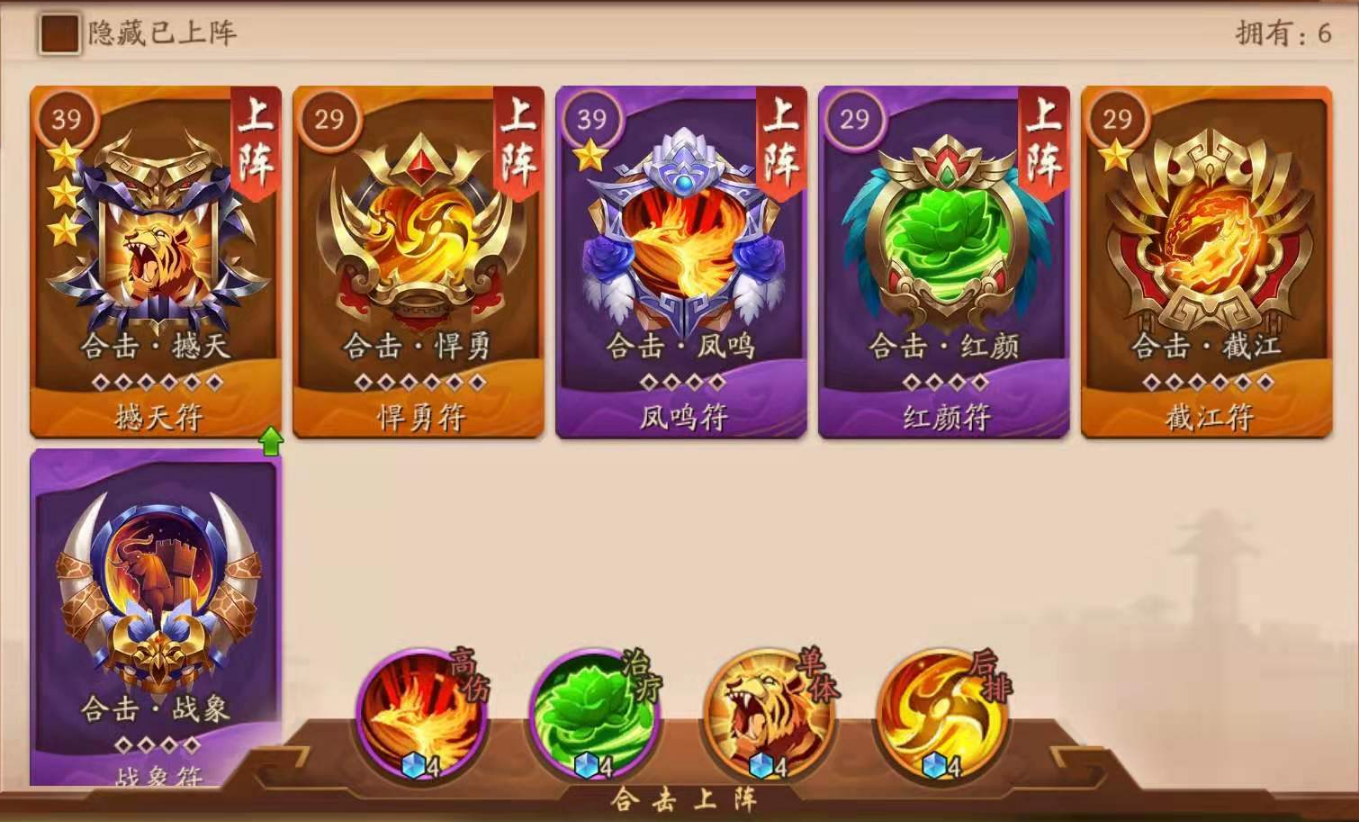Viewport: 1359px width, 822px height.
Task: Click the level 39 badge on 凤鸣符
Action: (591, 120)
